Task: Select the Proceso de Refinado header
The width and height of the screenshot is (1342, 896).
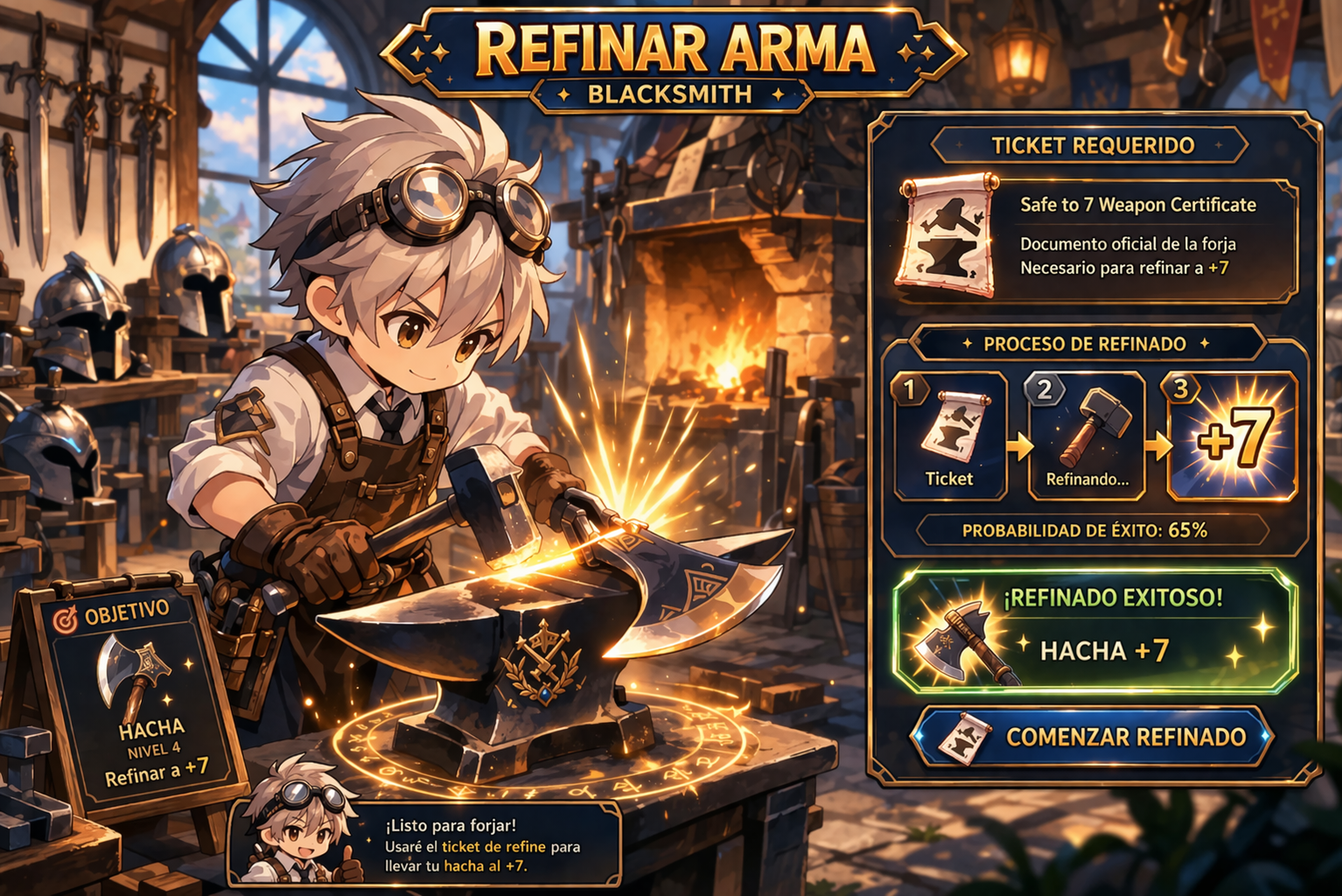Action: [x=1086, y=344]
